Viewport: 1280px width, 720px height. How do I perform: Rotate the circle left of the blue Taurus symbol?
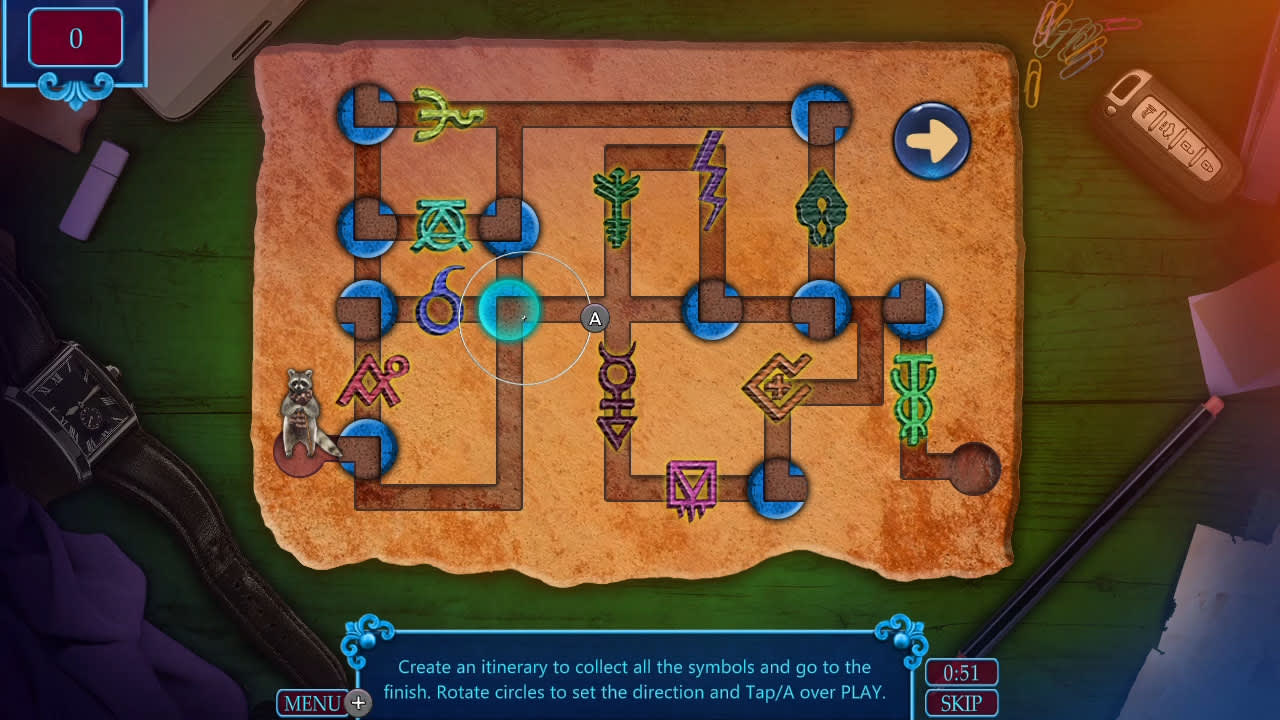tap(367, 309)
